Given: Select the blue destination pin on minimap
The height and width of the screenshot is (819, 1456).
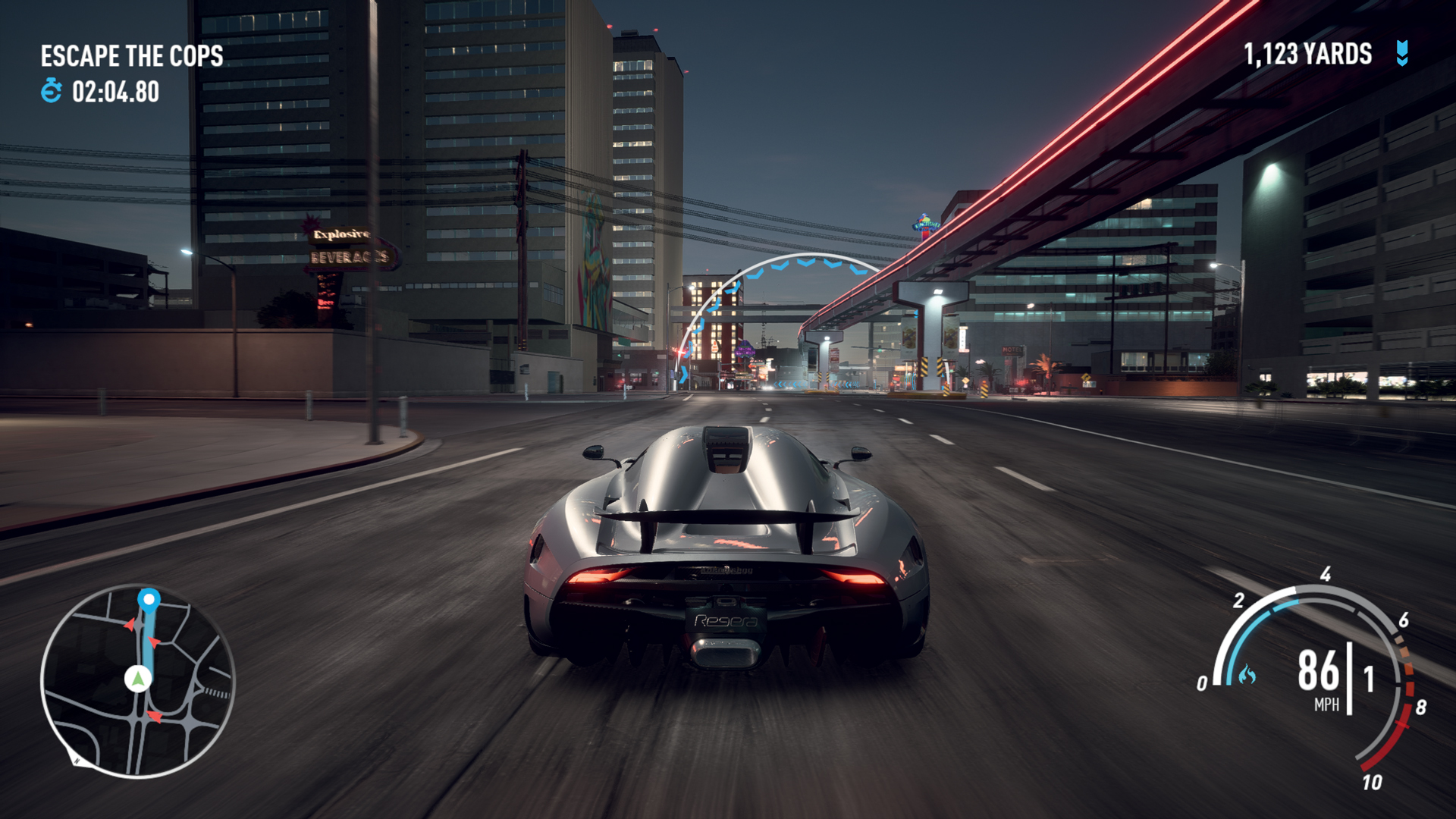Looking at the screenshot, I should pos(149,600).
